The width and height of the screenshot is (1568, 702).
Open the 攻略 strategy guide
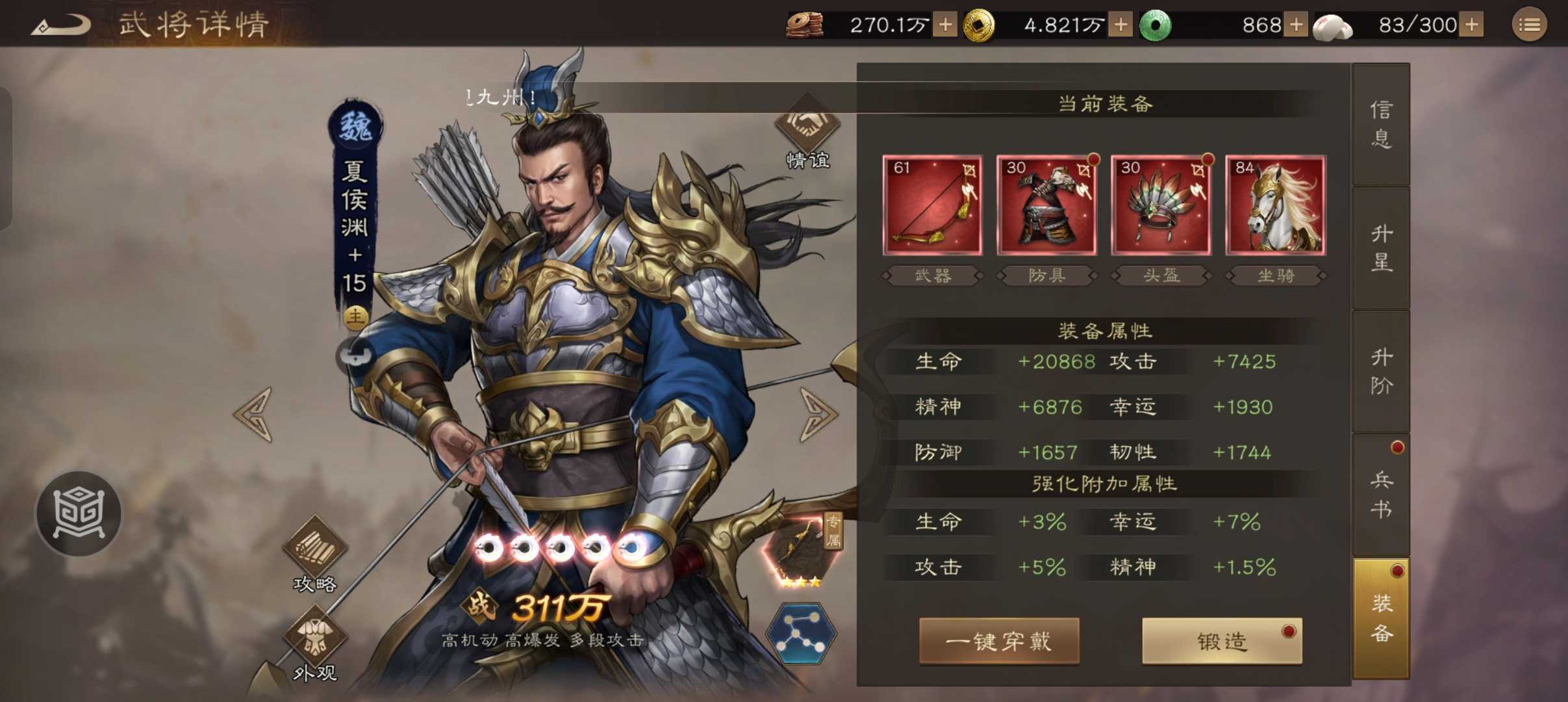coord(314,554)
